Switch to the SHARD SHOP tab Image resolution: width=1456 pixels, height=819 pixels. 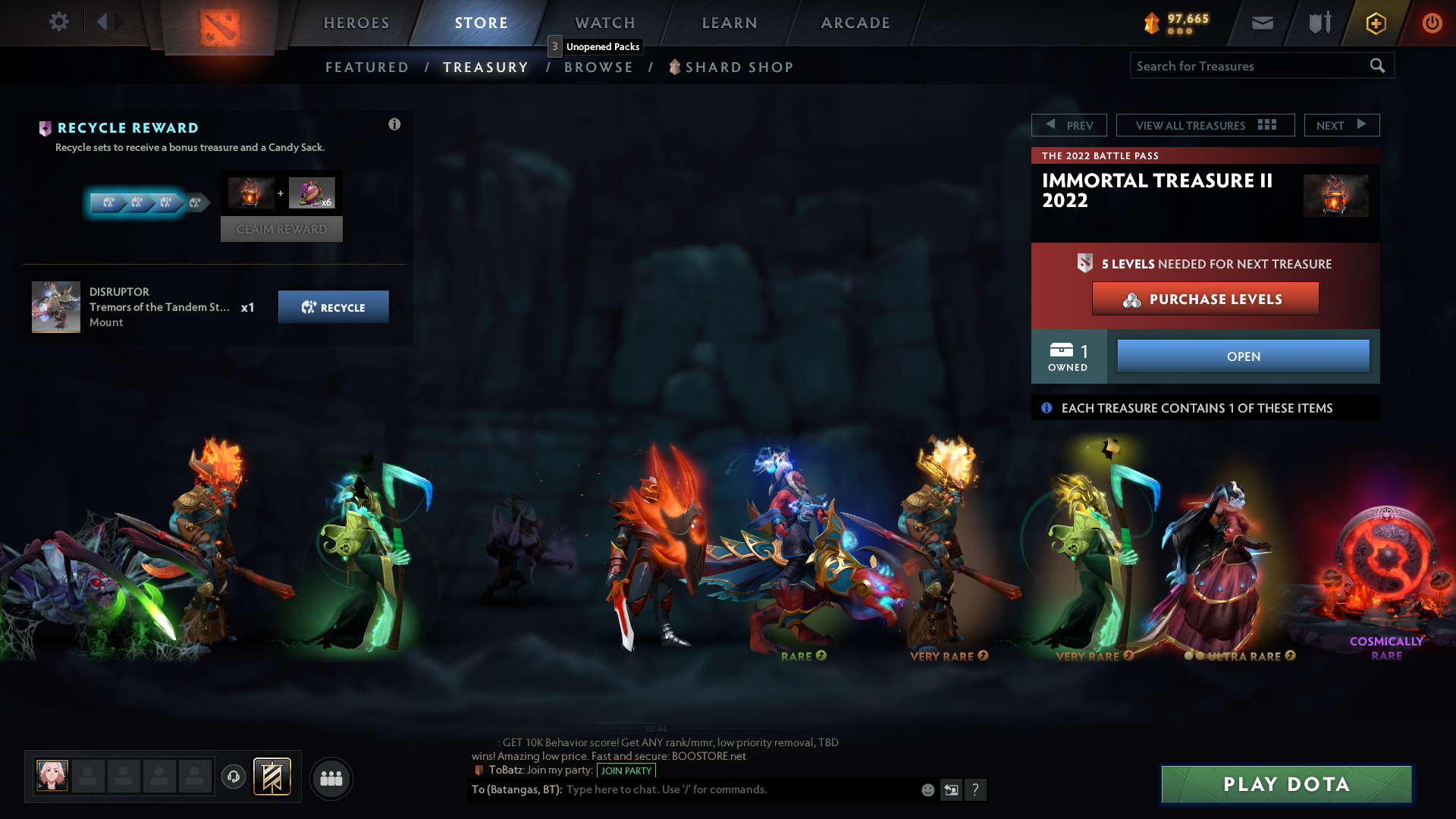tap(738, 67)
